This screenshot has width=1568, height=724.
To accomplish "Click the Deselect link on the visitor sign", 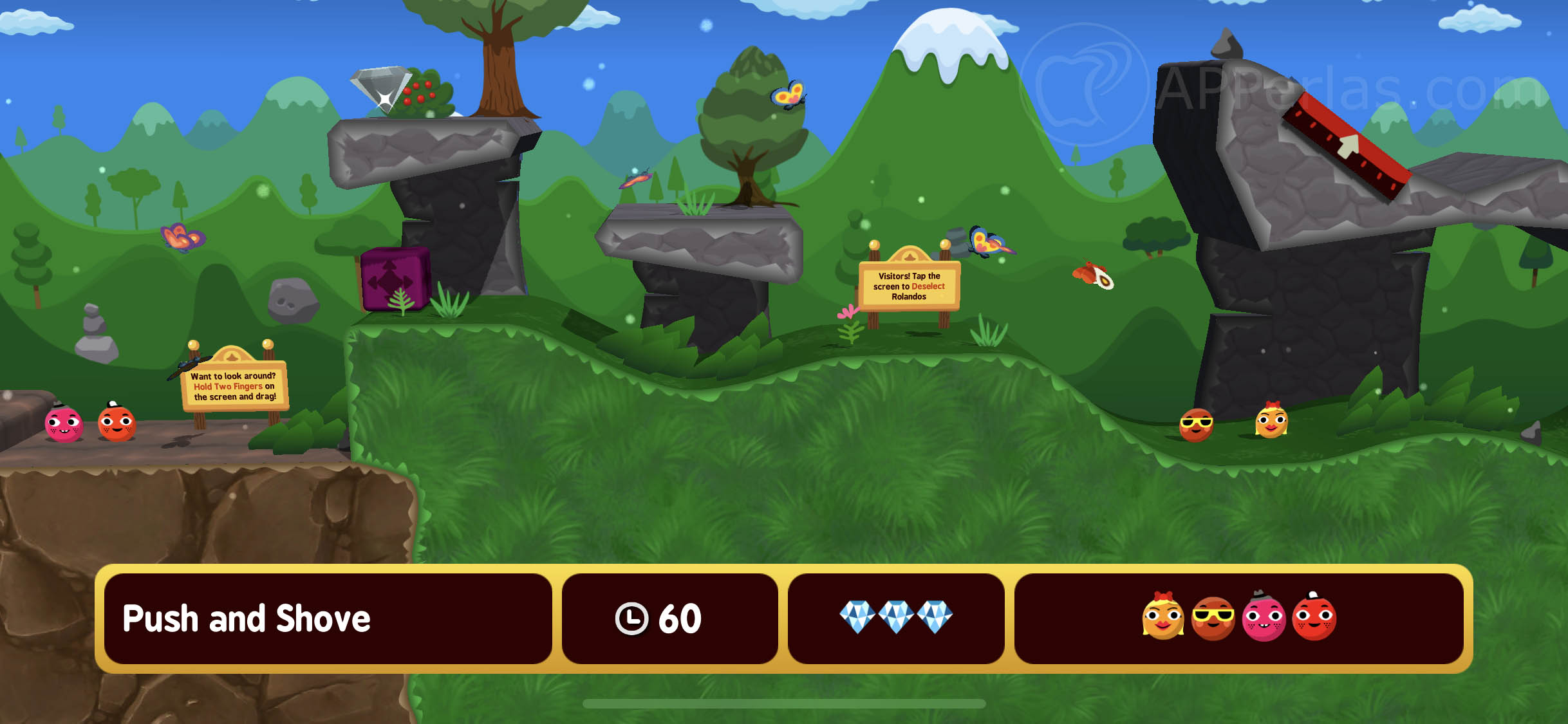I will click(x=928, y=286).
